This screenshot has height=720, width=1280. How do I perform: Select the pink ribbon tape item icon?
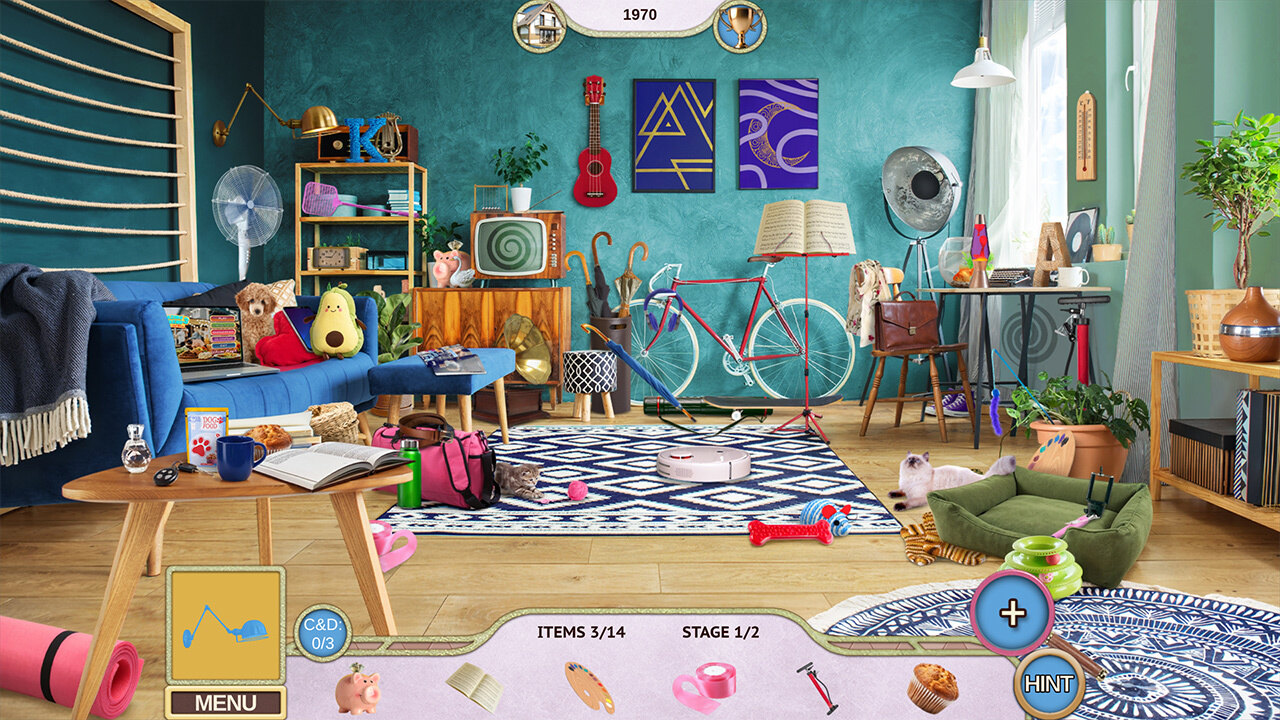[x=704, y=686]
